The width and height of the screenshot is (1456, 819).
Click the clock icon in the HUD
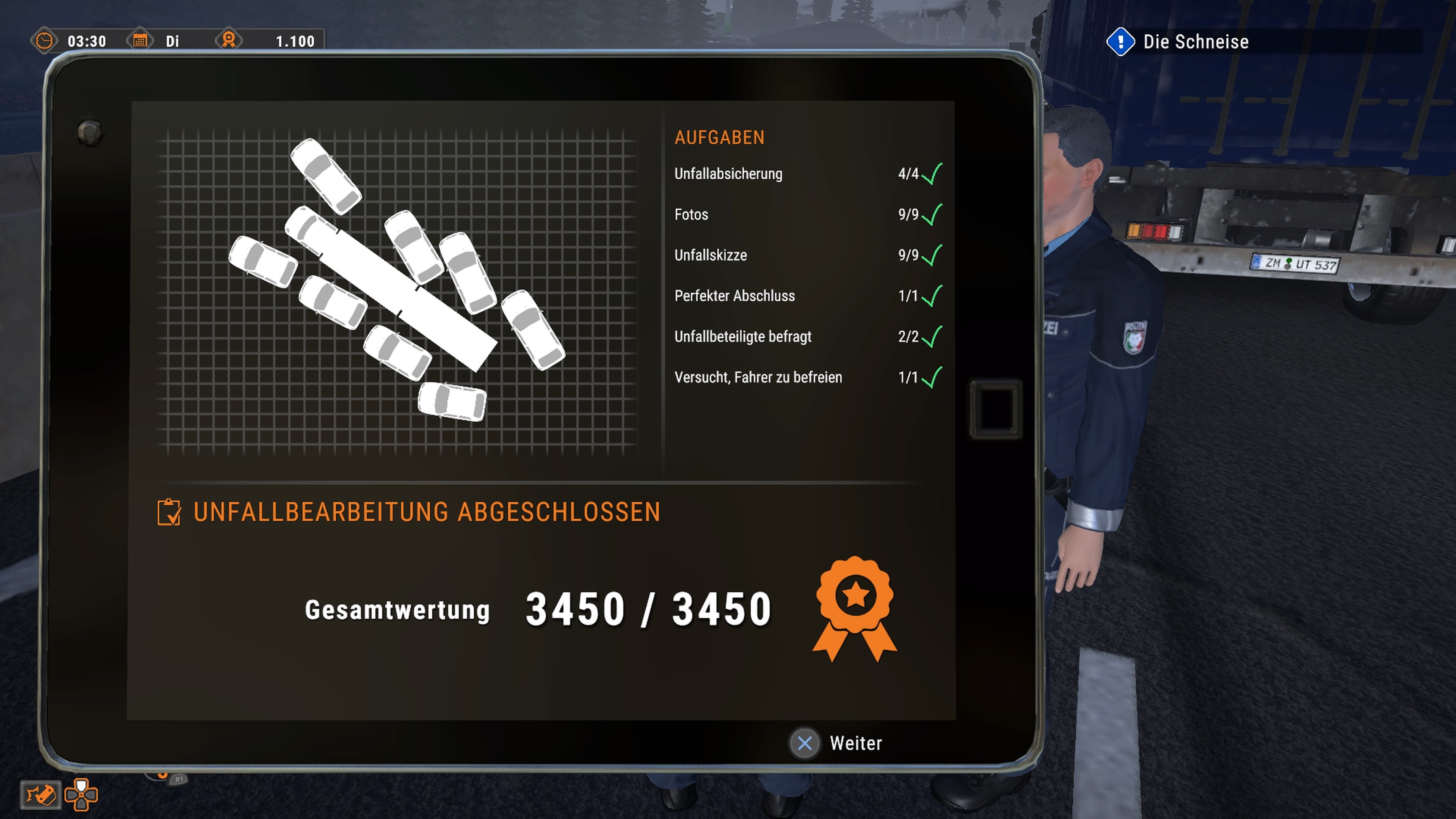45,41
